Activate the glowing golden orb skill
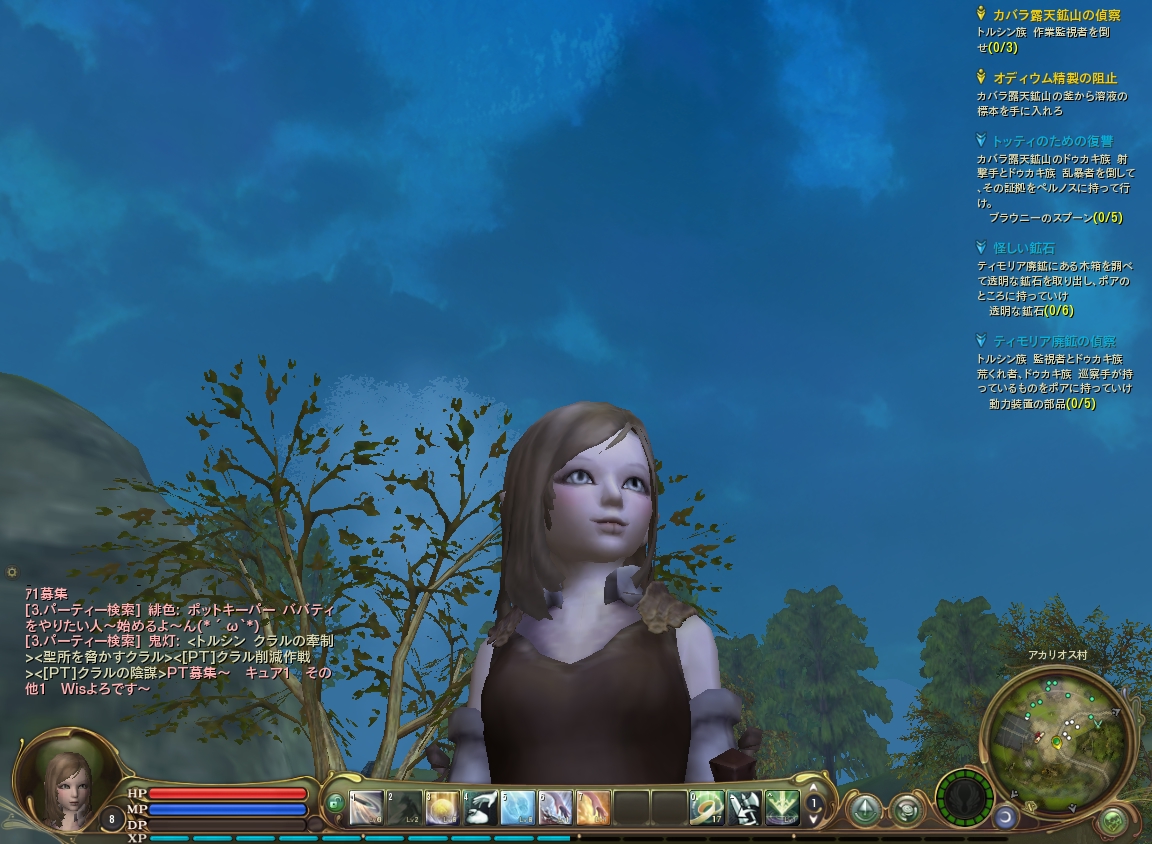The width and height of the screenshot is (1152, 844). click(x=443, y=807)
